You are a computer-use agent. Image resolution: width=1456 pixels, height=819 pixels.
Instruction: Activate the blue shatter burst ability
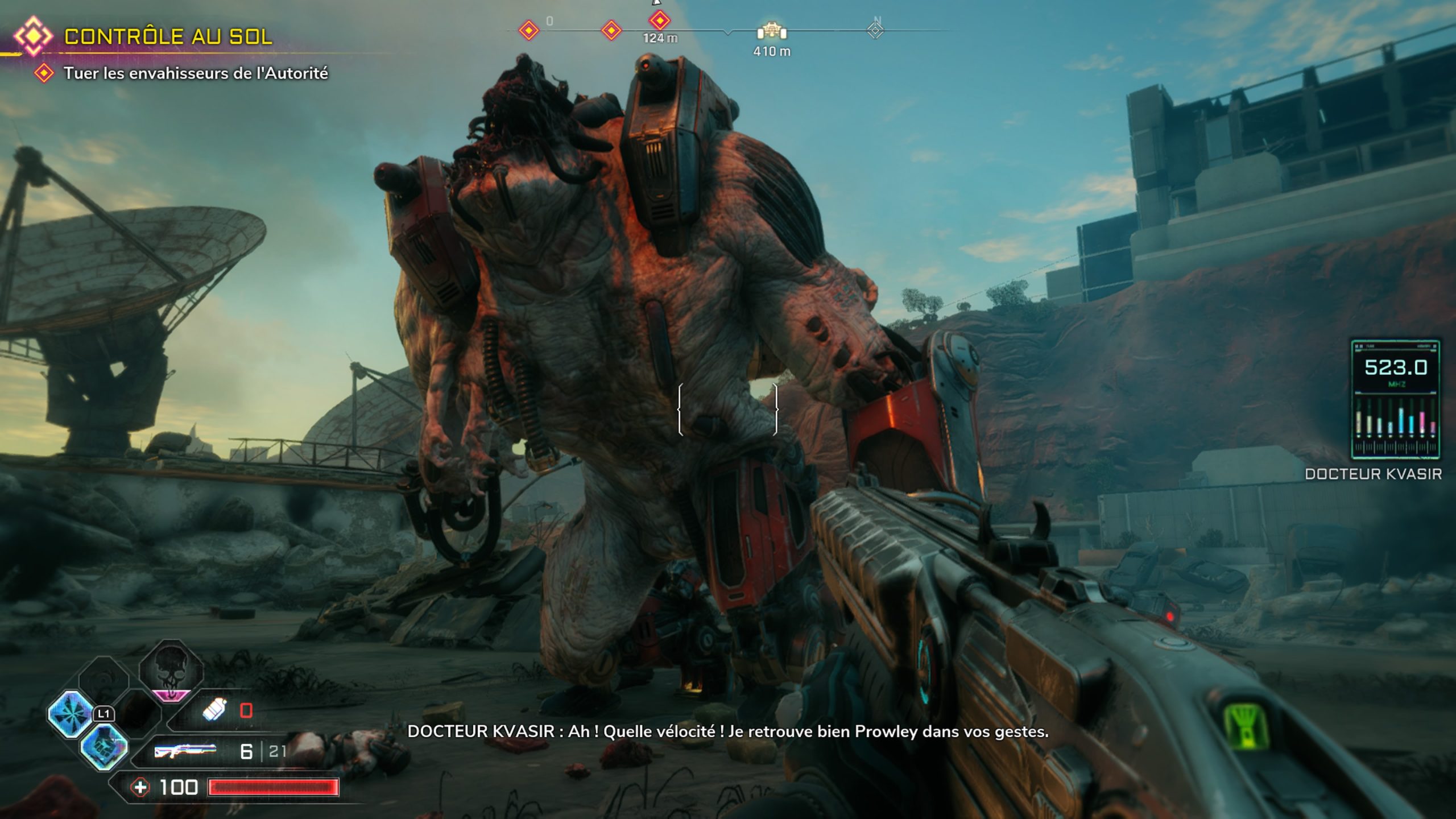[x=71, y=713]
